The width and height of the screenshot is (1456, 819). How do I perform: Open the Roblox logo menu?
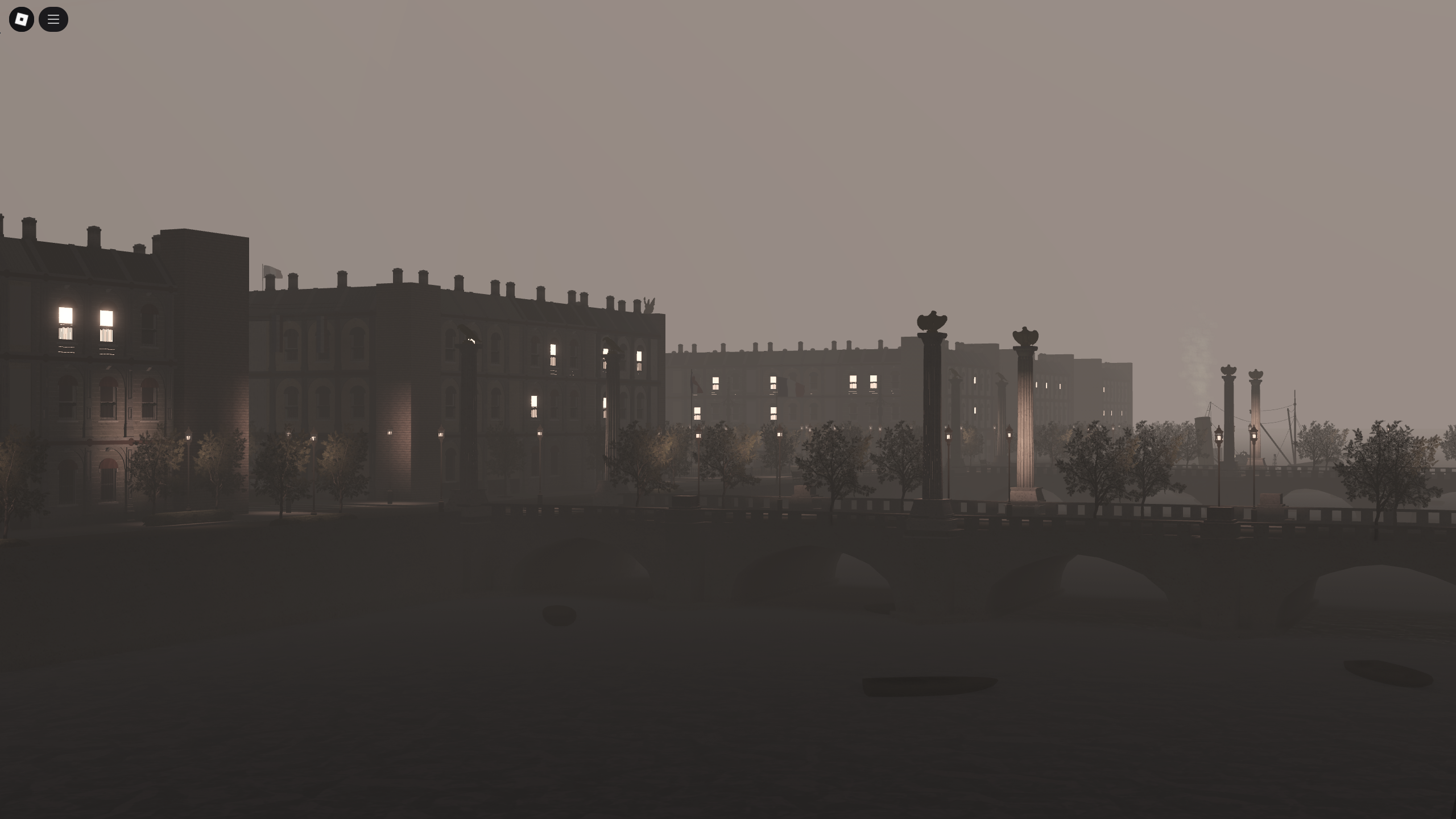click(21, 19)
